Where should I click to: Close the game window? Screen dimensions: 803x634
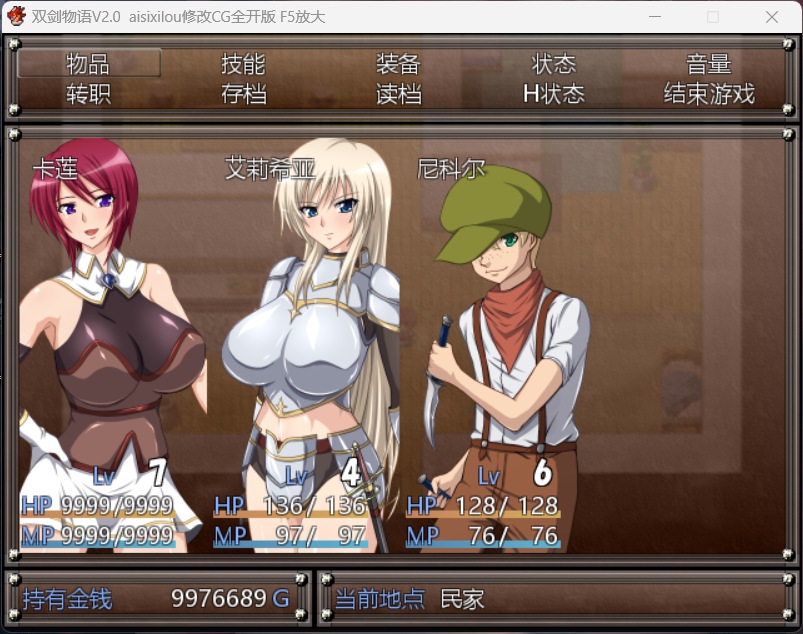tap(771, 17)
